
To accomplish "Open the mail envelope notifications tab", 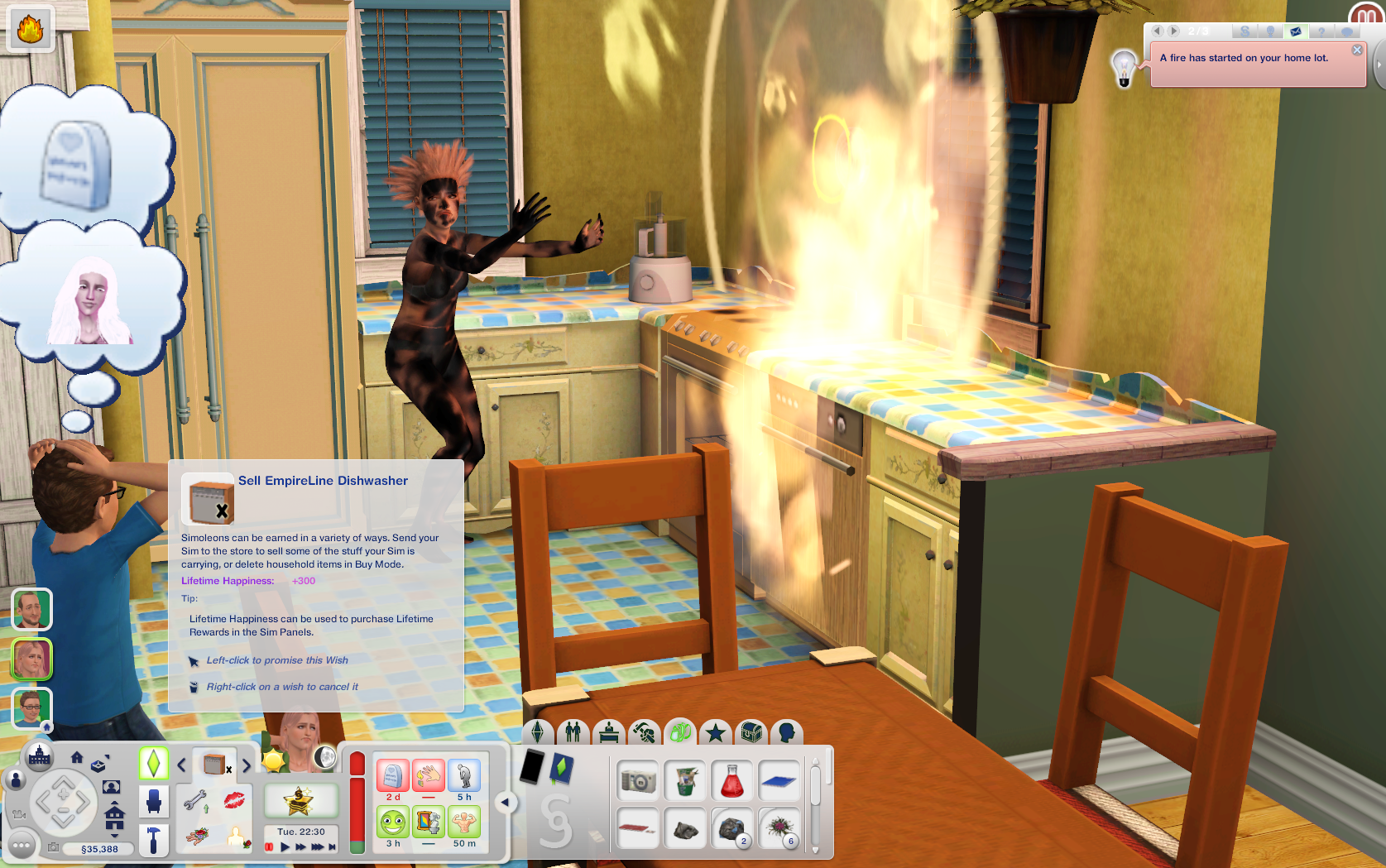I will pyautogui.click(x=1295, y=31).
